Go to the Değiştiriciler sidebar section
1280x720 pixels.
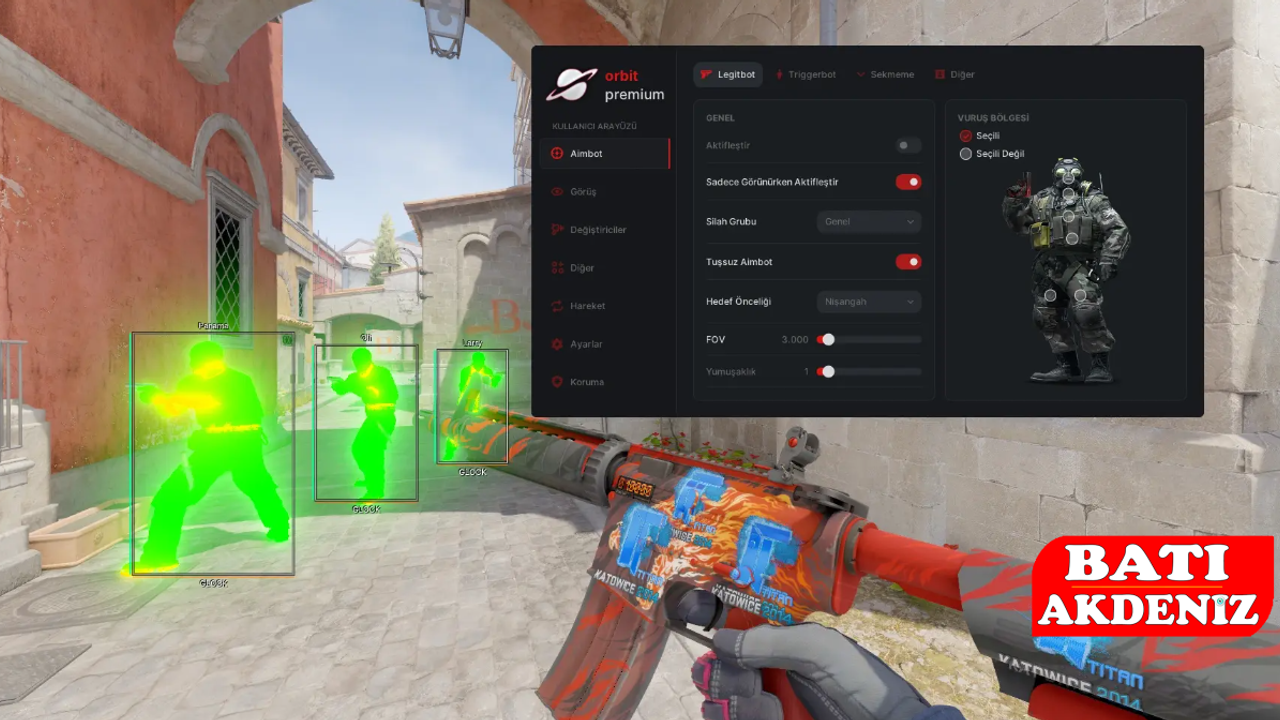pyautogui.click(x=597, y=230)
